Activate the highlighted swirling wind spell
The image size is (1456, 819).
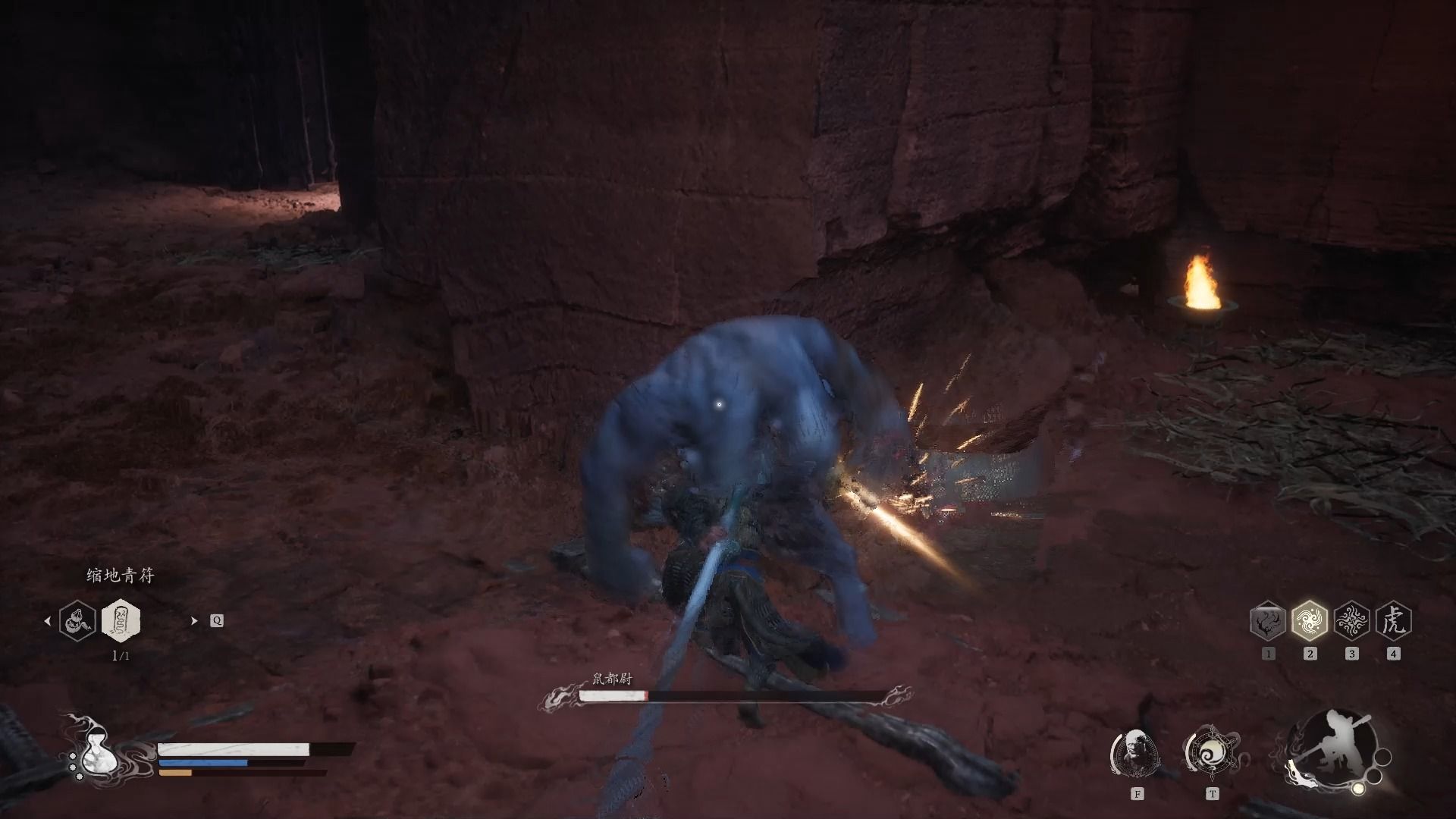click(x=1310, y=621)
